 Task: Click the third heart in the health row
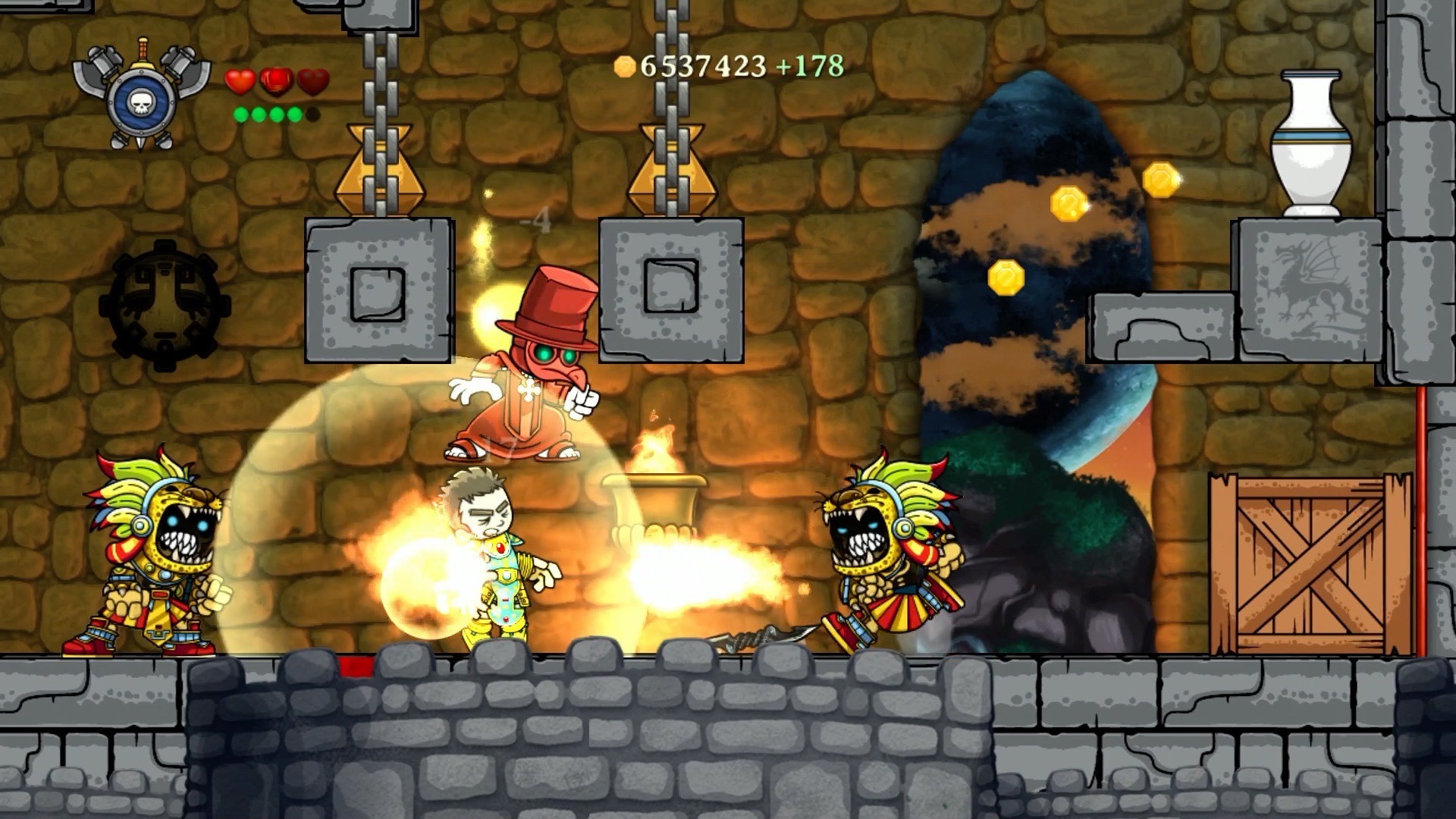click(312, 81)
